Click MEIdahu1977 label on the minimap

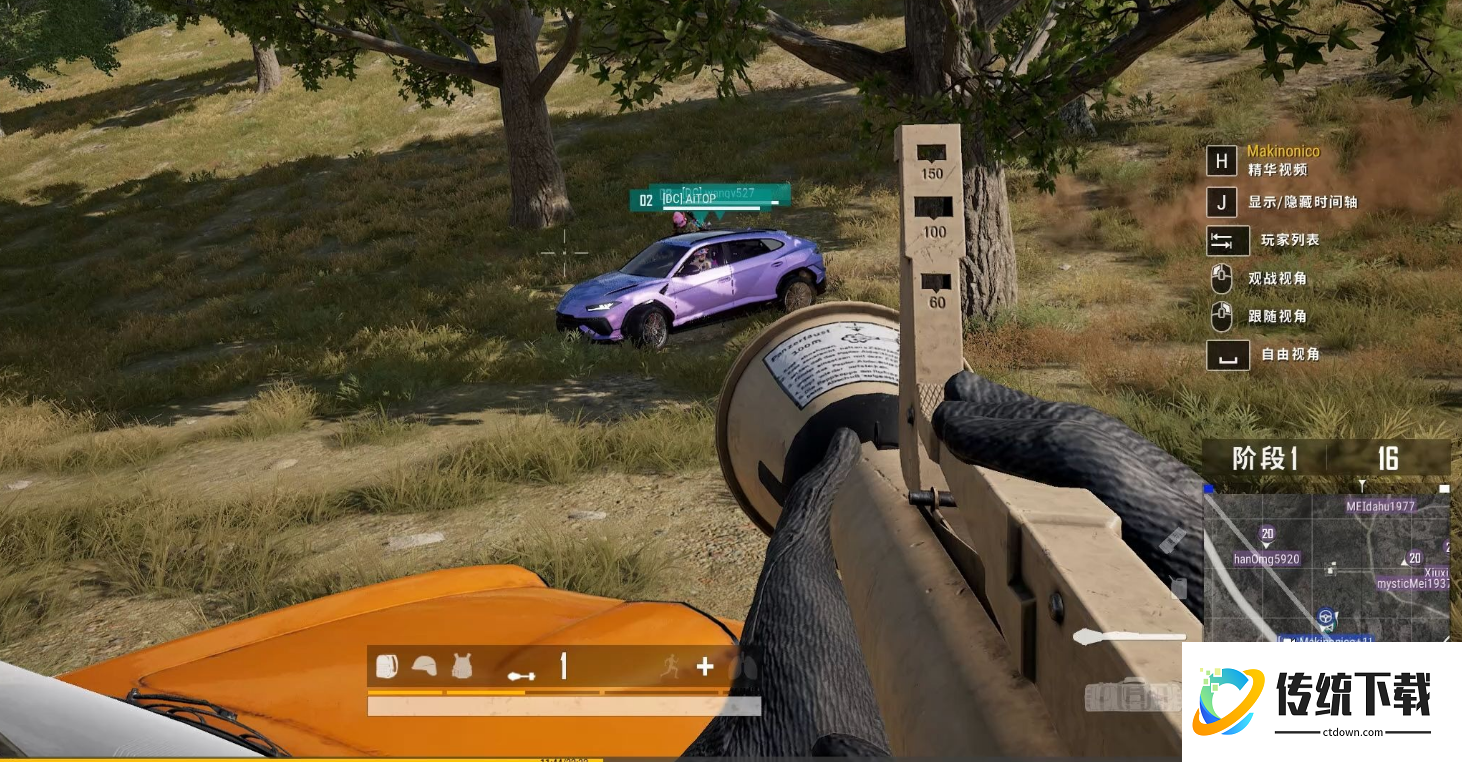coord(1381,506)
